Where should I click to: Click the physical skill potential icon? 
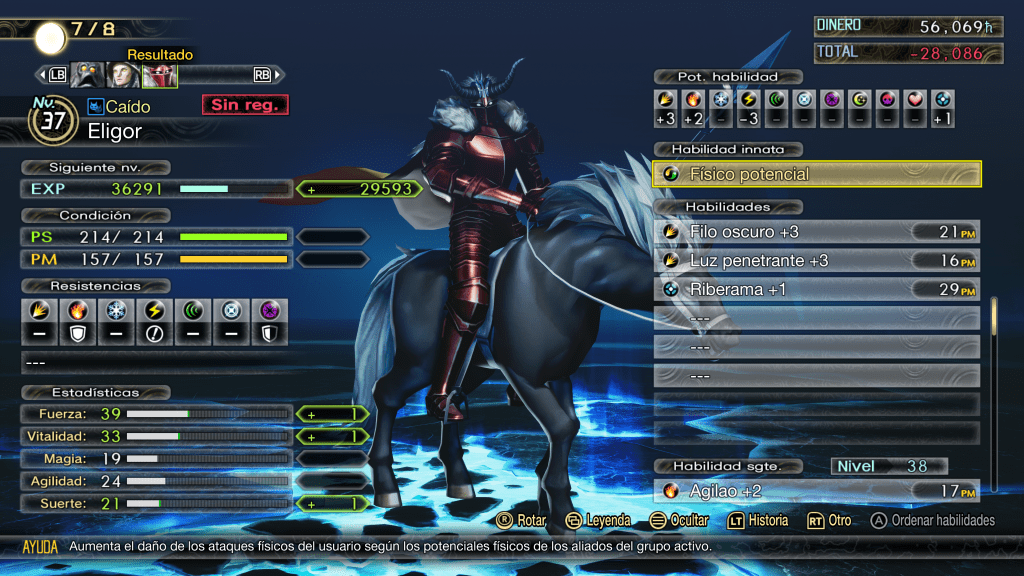pyautogui.click(x=665, y=99)
